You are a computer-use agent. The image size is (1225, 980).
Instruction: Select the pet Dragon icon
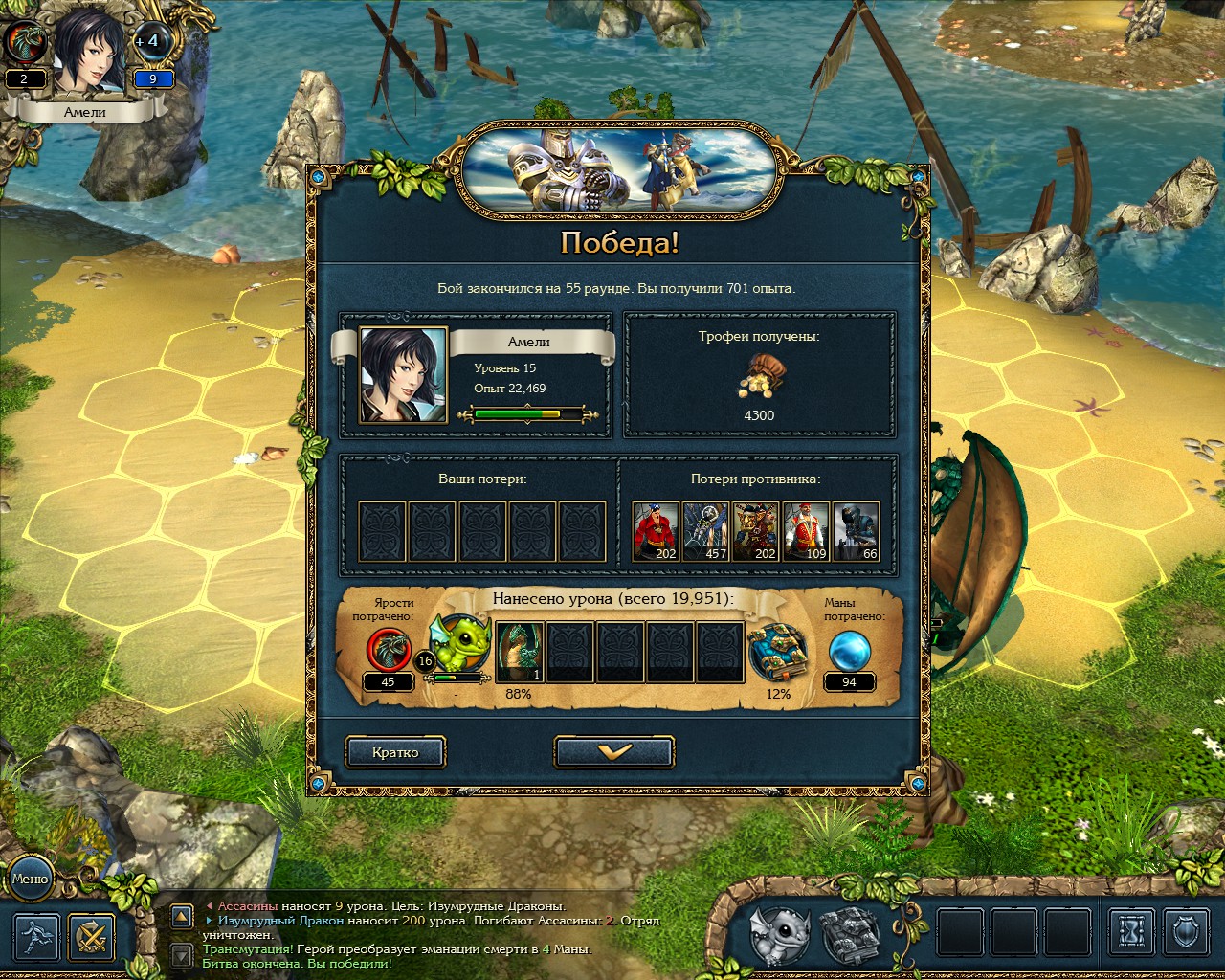781,935
